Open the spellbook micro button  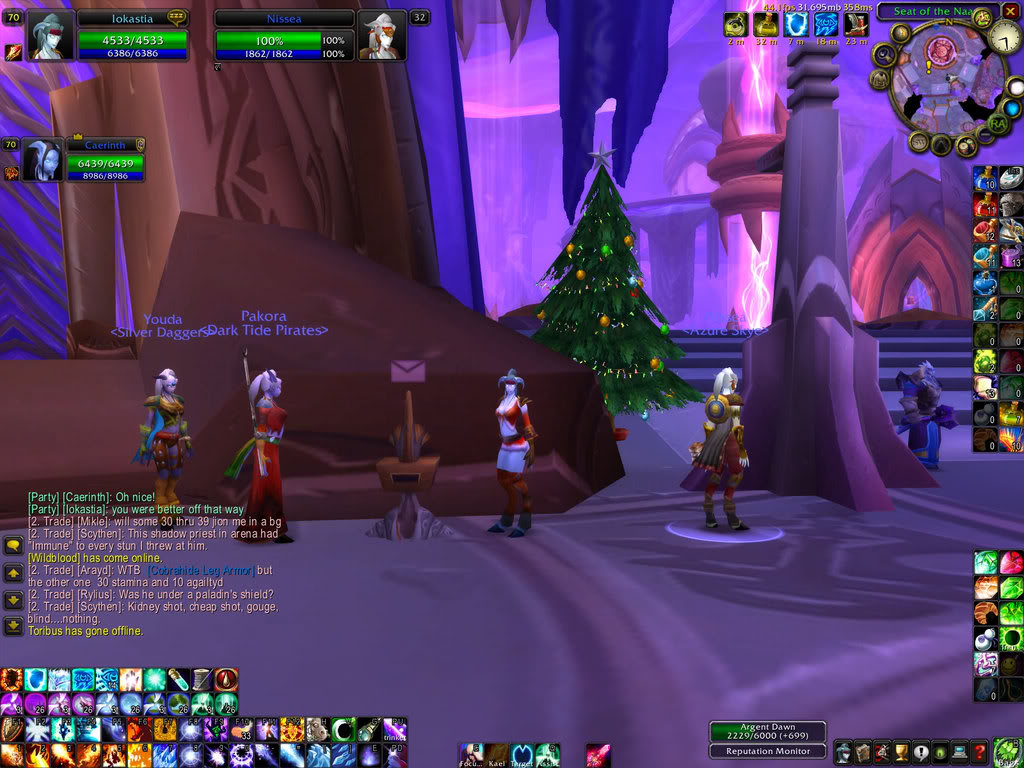click(x=861, y=752)
